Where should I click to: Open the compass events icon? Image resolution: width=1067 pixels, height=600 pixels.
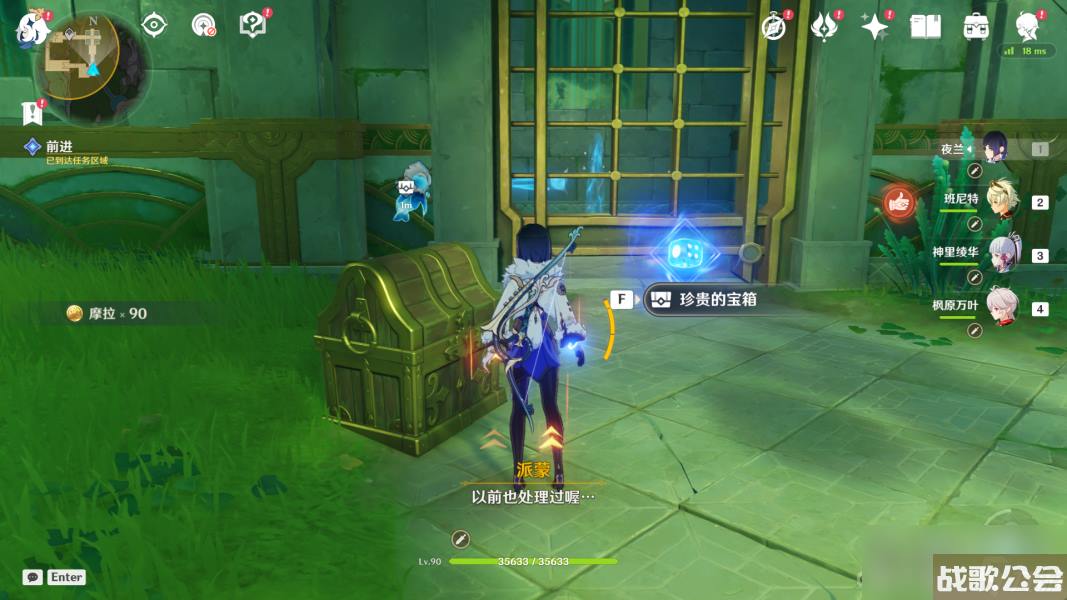[774, 27]
